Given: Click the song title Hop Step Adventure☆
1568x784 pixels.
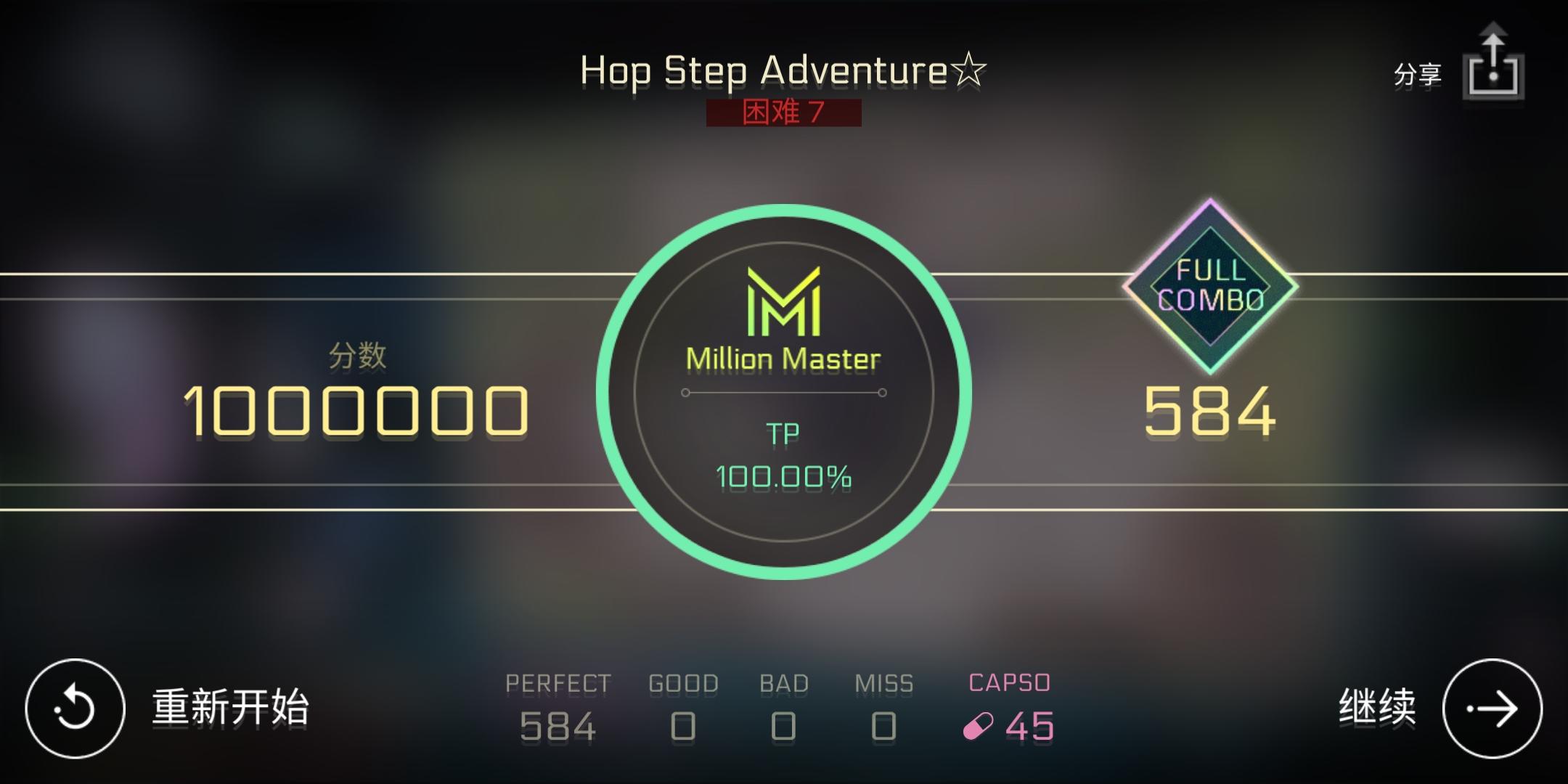Looking at the screenshot, I should click(783, 70).
